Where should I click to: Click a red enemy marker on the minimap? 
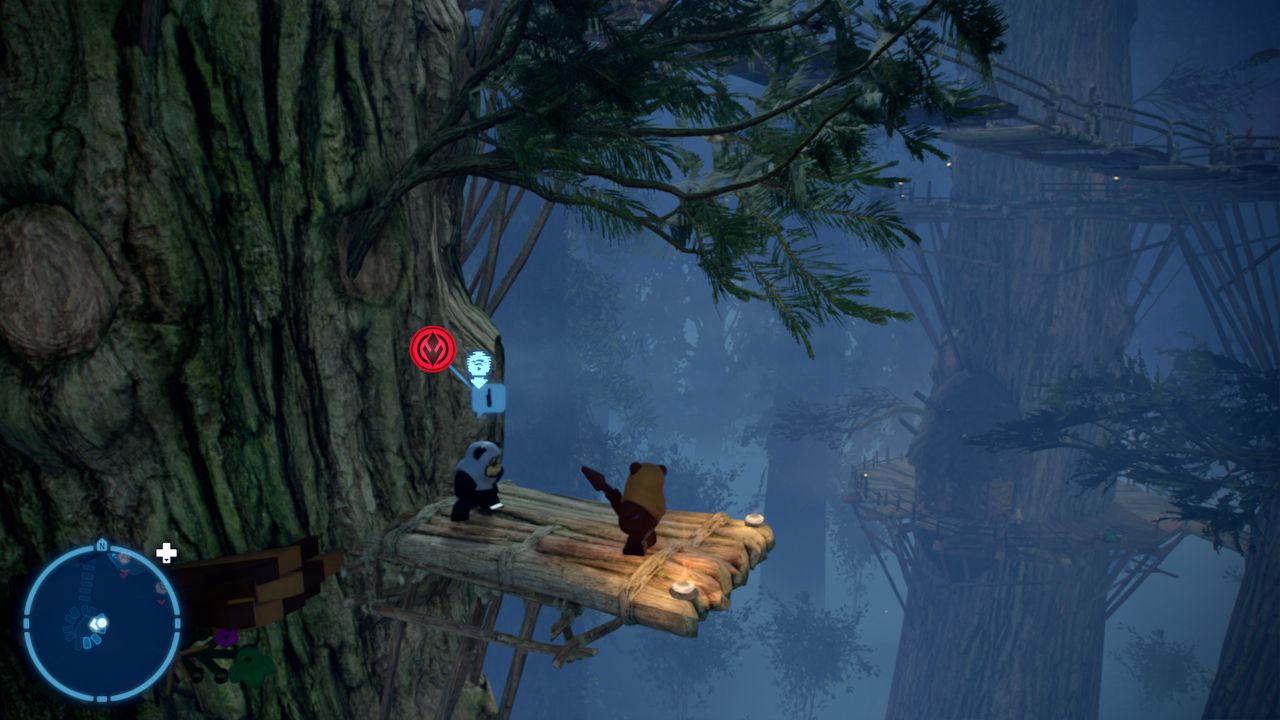click(x=124, y=571)
